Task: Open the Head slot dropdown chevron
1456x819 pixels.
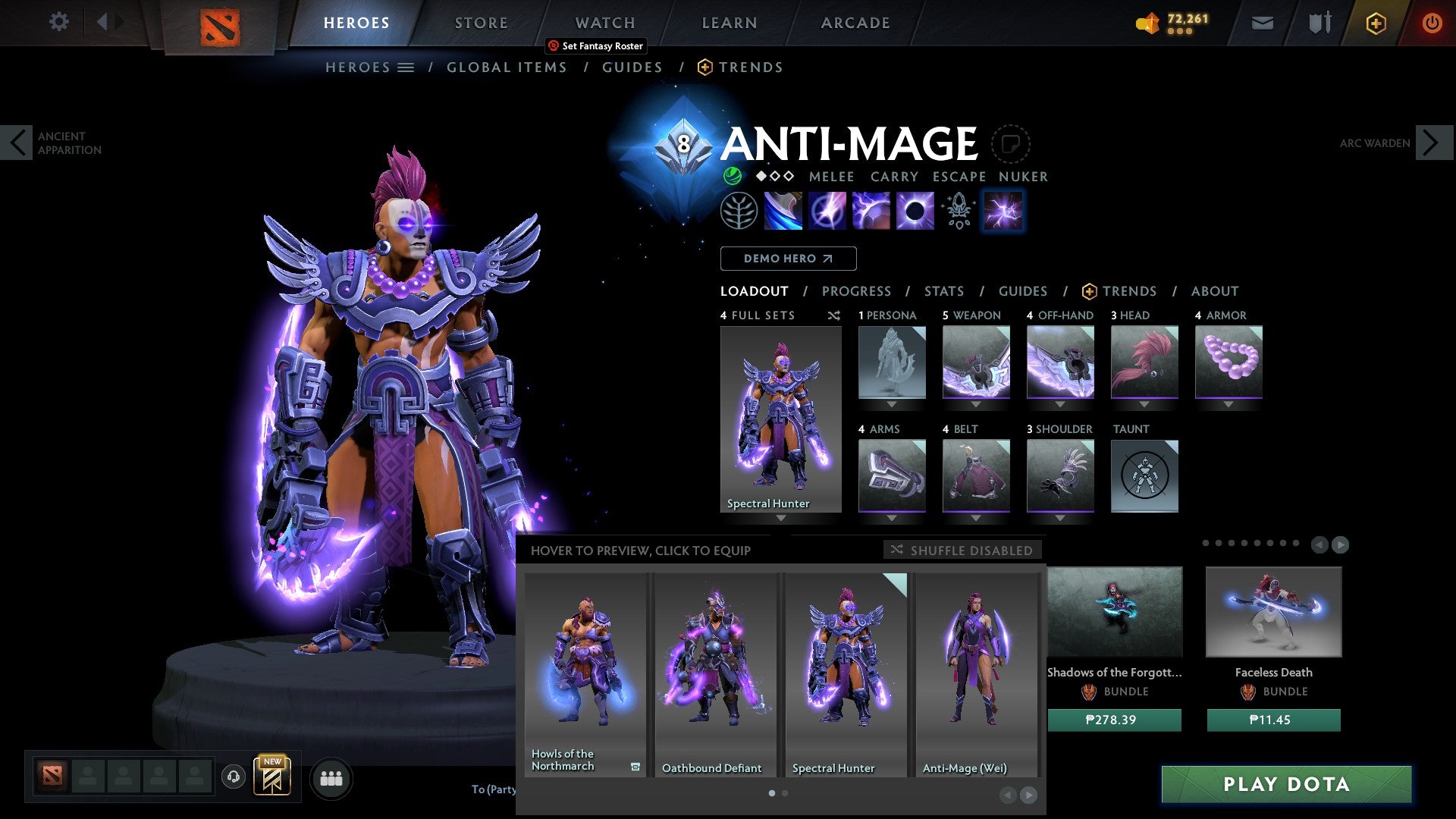Action: [x=1144, y=405]
